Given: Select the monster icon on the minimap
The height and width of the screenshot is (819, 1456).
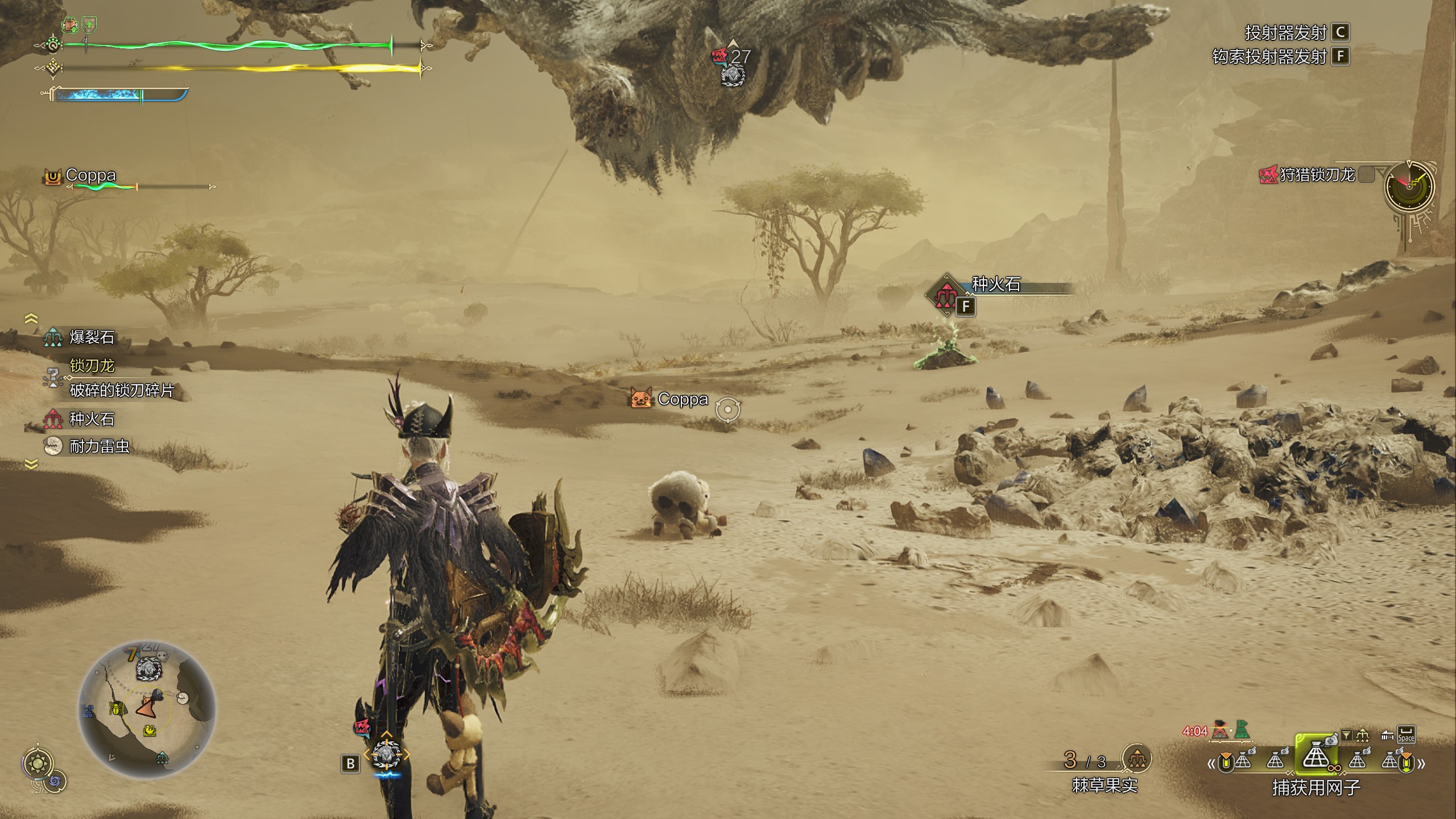Looking at the screenshot, I should (x=148, y=668).
